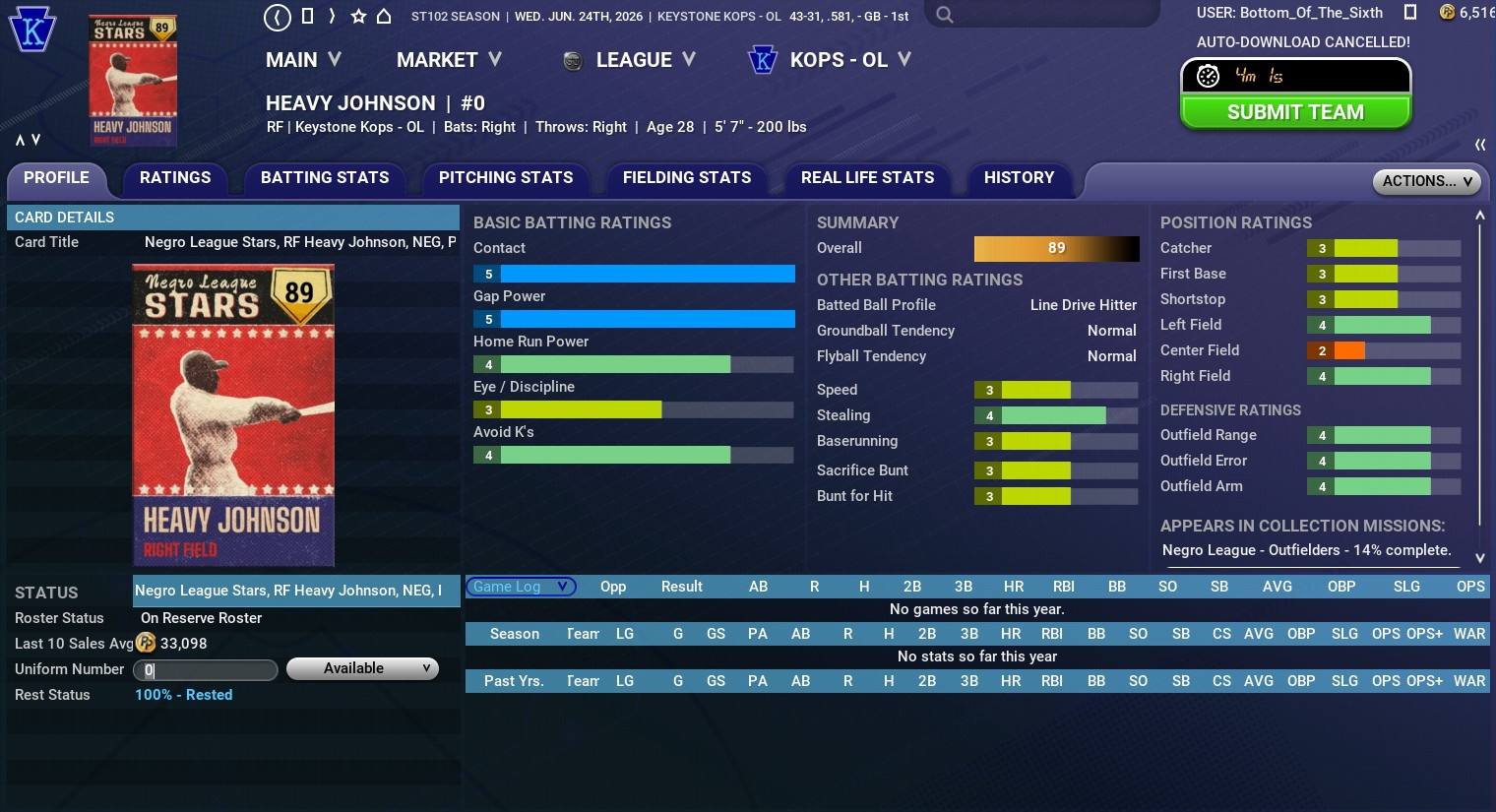Open the Pitching Stats tab
This screenshot has height=812, width=1496.
tap(506, 178)
